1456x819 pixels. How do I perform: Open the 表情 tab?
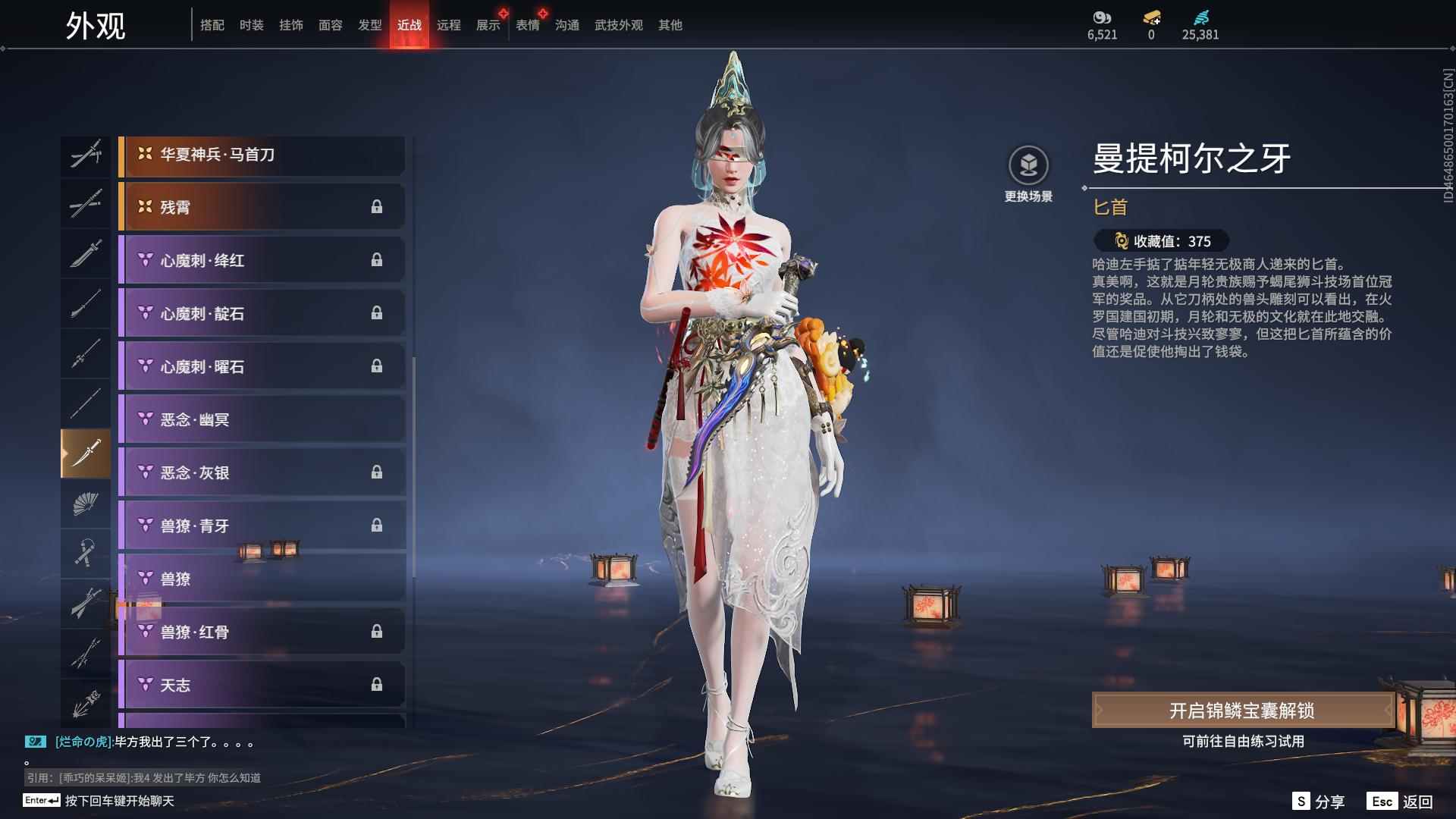(527, 24)
